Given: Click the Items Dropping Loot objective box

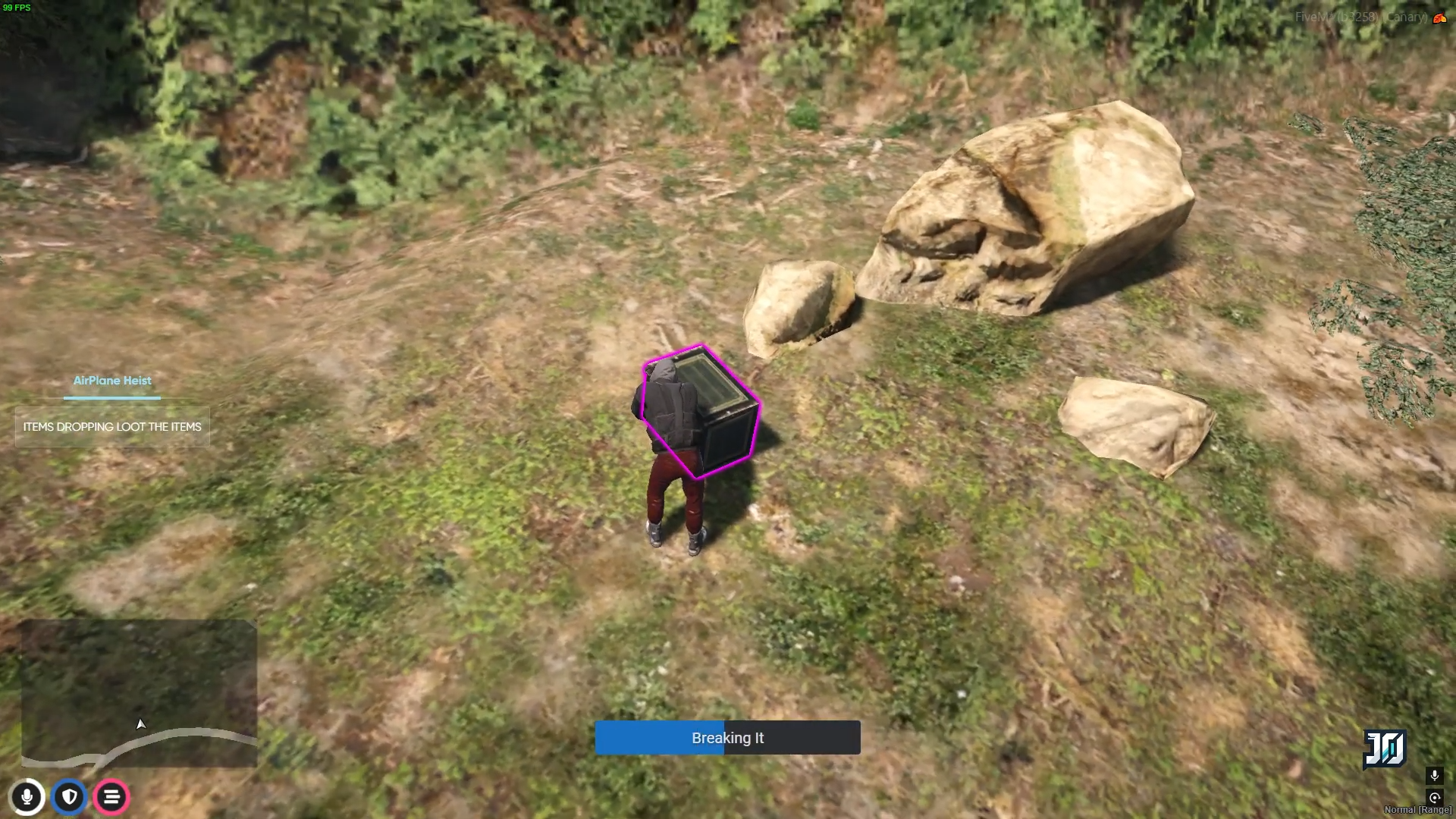Looking at the screenshot, I should coord(112,427).
